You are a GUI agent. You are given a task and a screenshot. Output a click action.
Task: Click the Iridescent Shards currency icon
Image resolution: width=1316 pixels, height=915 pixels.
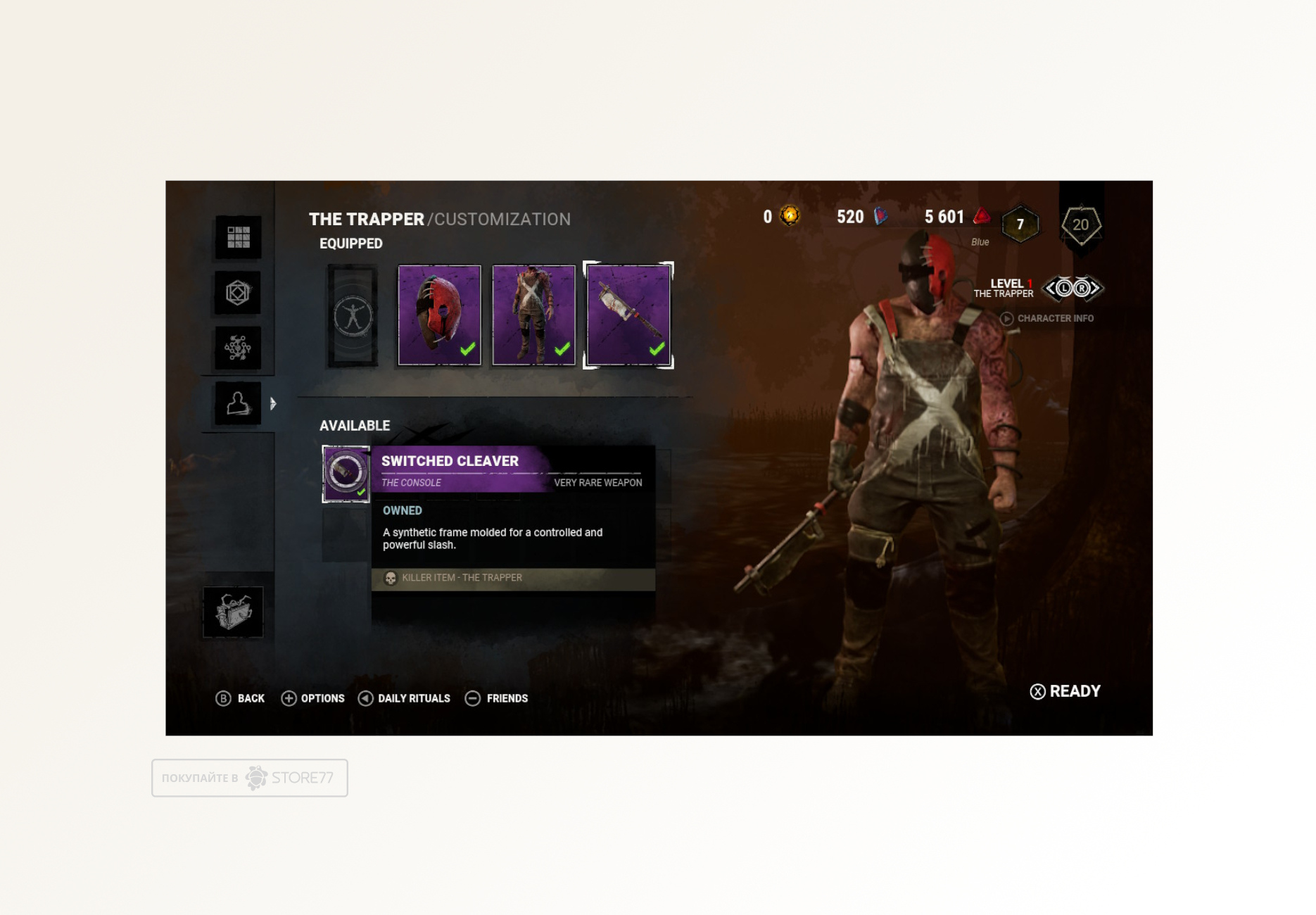881,217
